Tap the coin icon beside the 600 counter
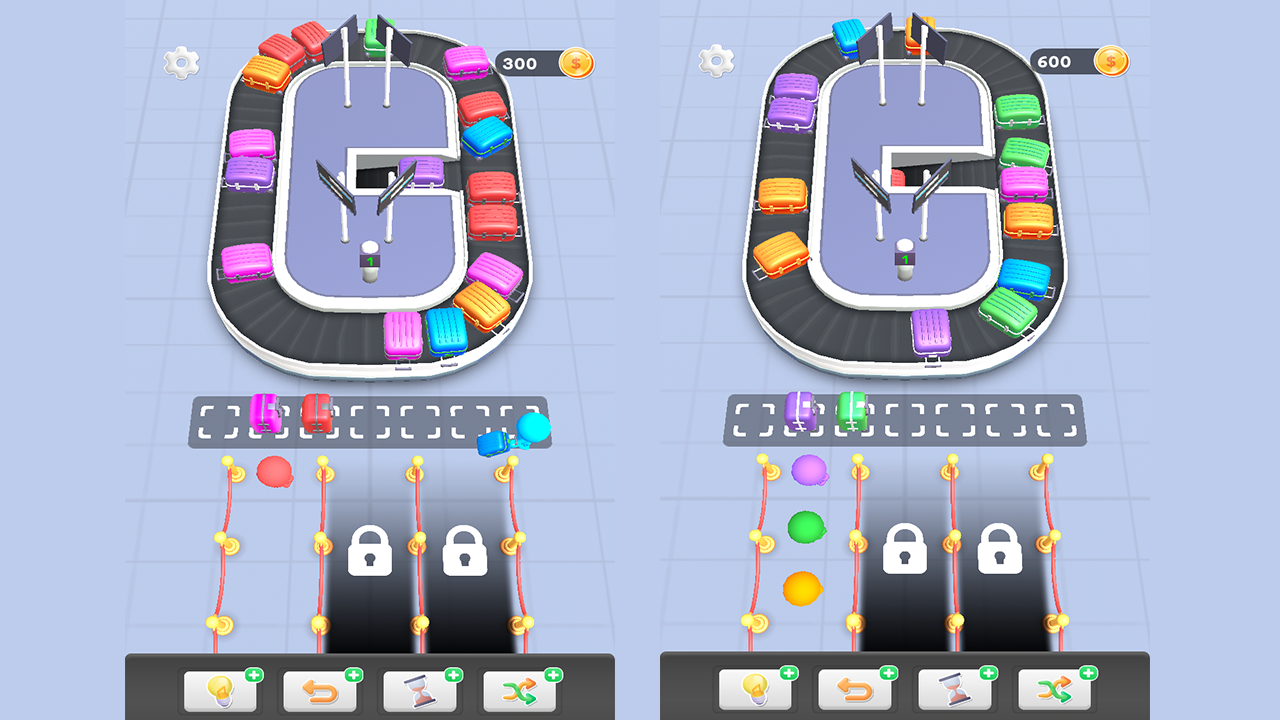Image resolution: width=1280 pixels, height=720 pixels. pyautogui.click(x=1111, y=61)
